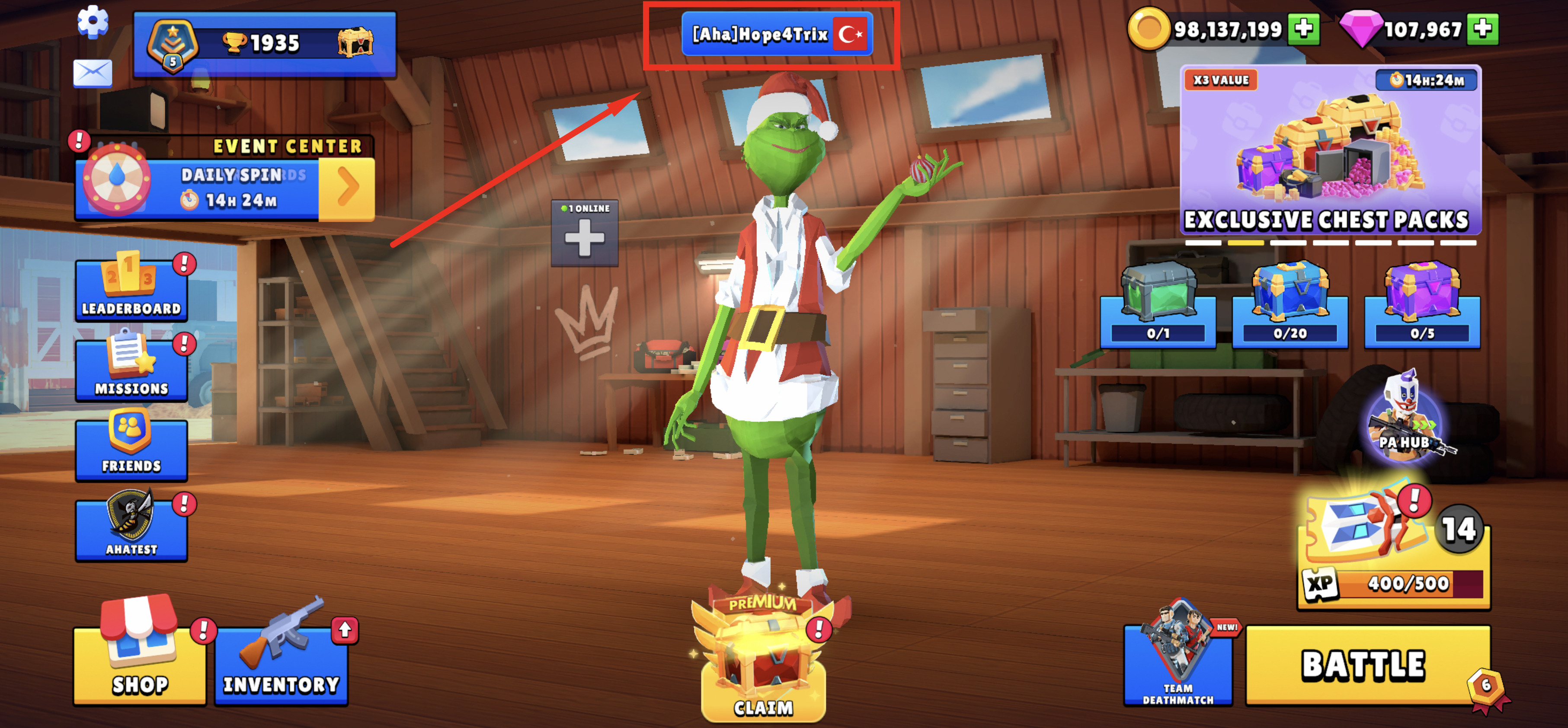Open the settings gear icon
The height and width of the screenshot is (728, 1568).
pyautogui.click(x=93, y=23)
